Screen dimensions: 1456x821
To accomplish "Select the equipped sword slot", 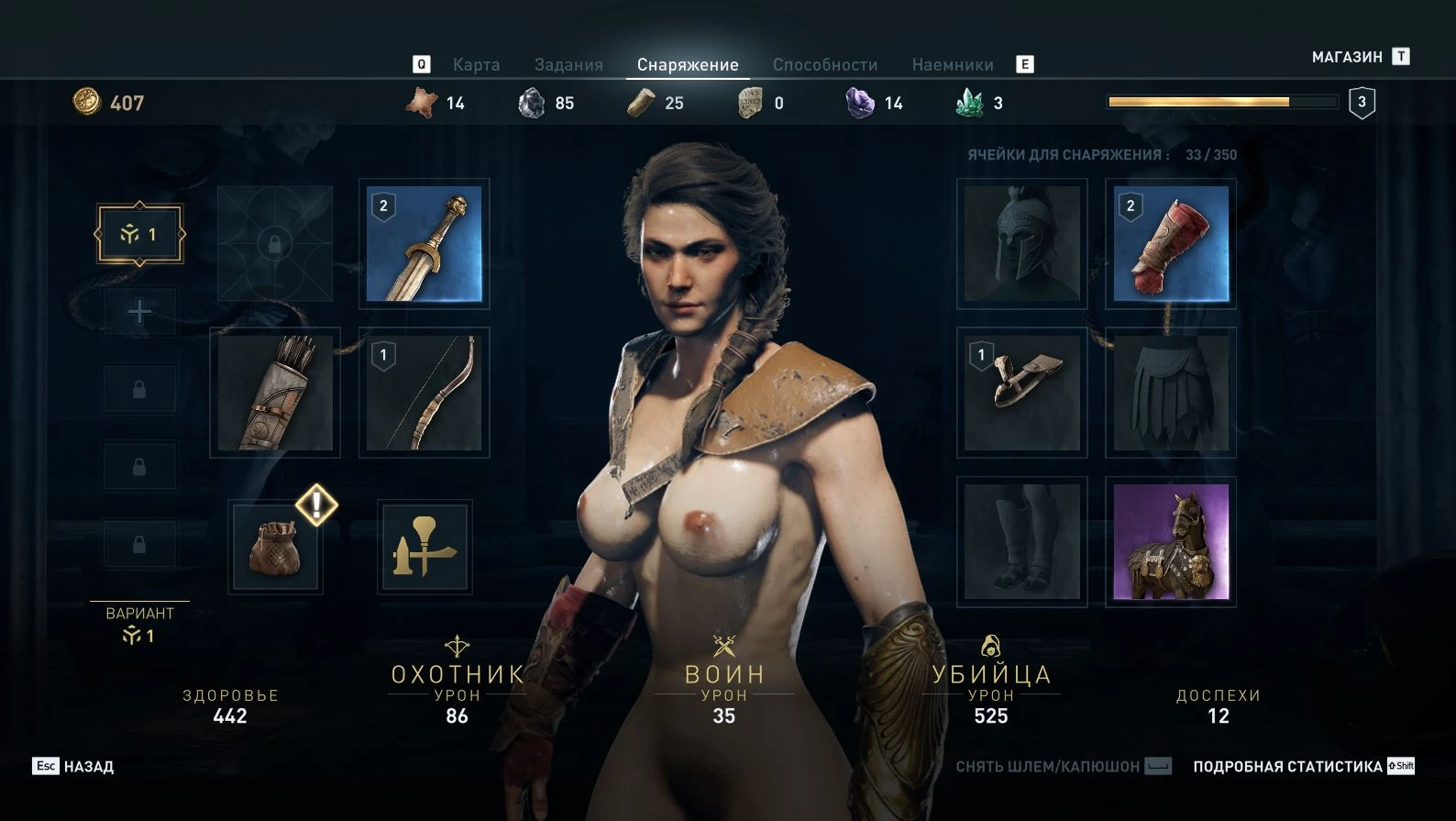I will point(424,244).
